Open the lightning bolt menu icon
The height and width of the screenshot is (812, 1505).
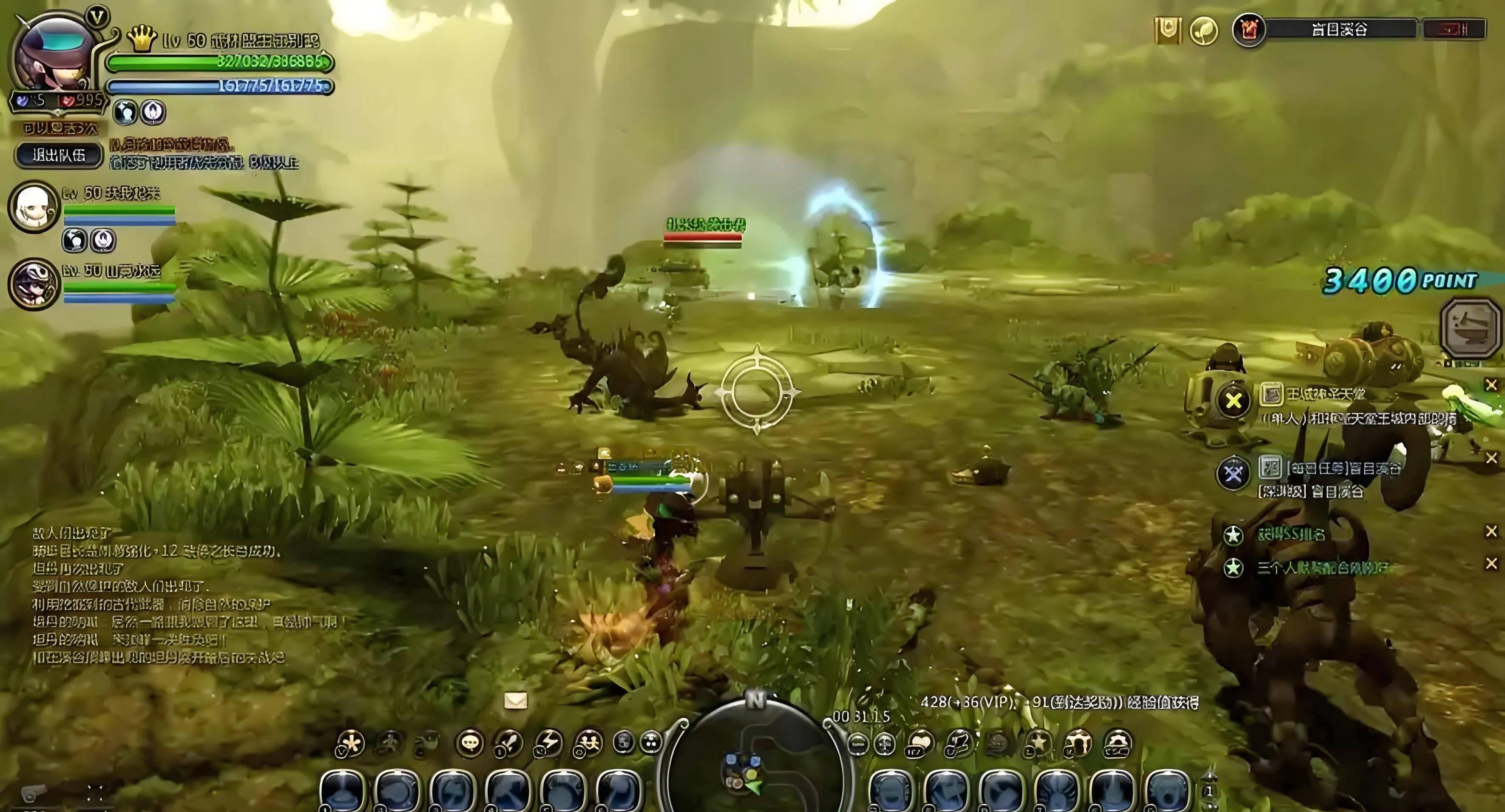[548, 743]
